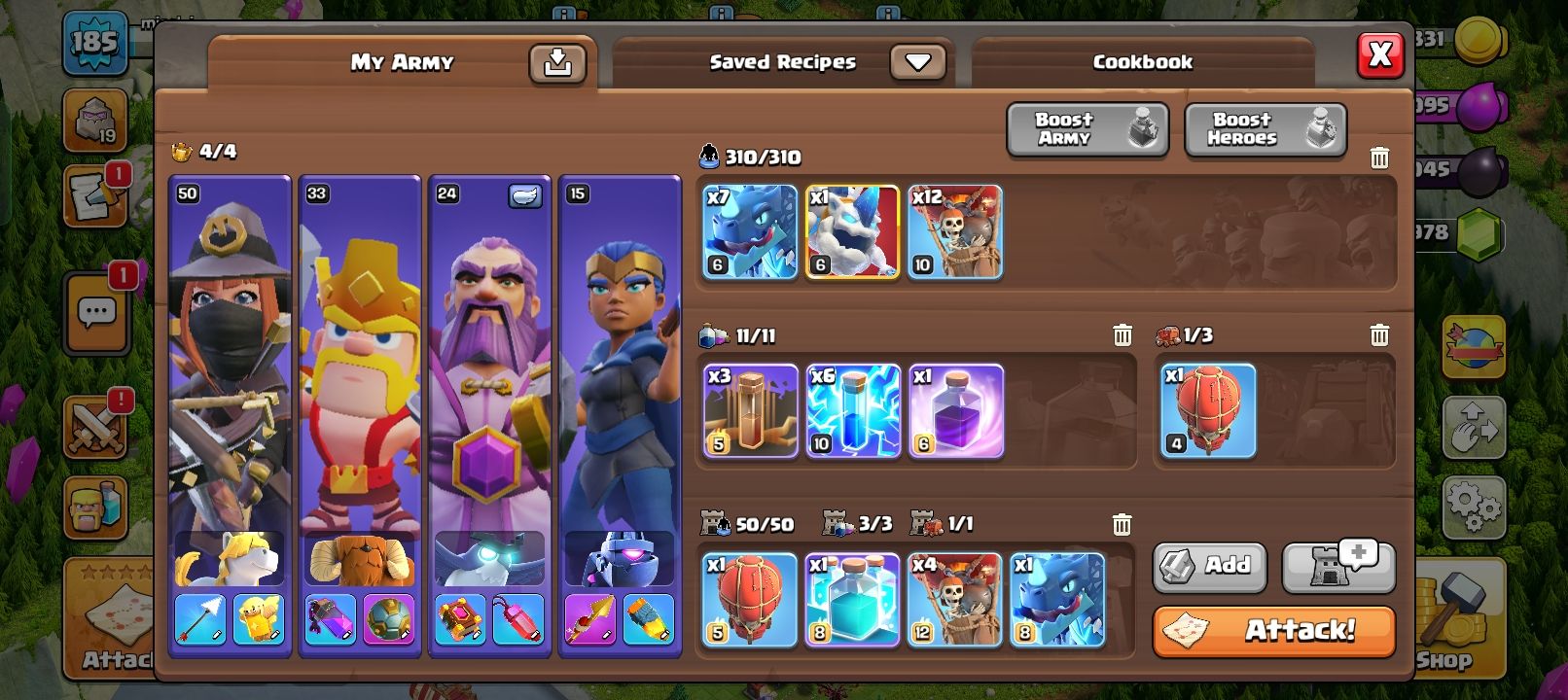This screenshot has width=1568, height=700.
Task: Tap the clan castle troop request icon
Action: (1339, 568)
